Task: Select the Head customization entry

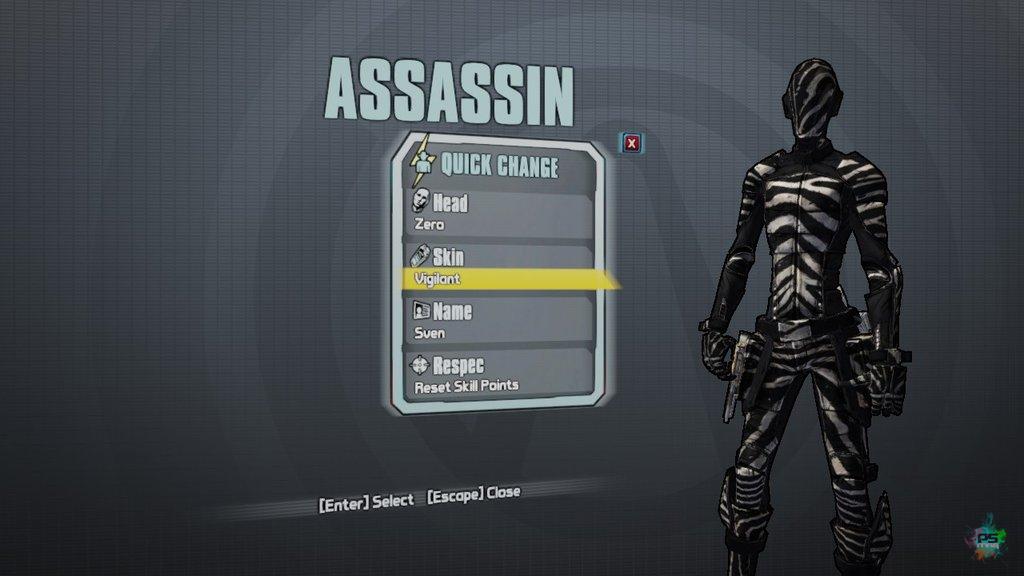Action: [x=500, y=212]
